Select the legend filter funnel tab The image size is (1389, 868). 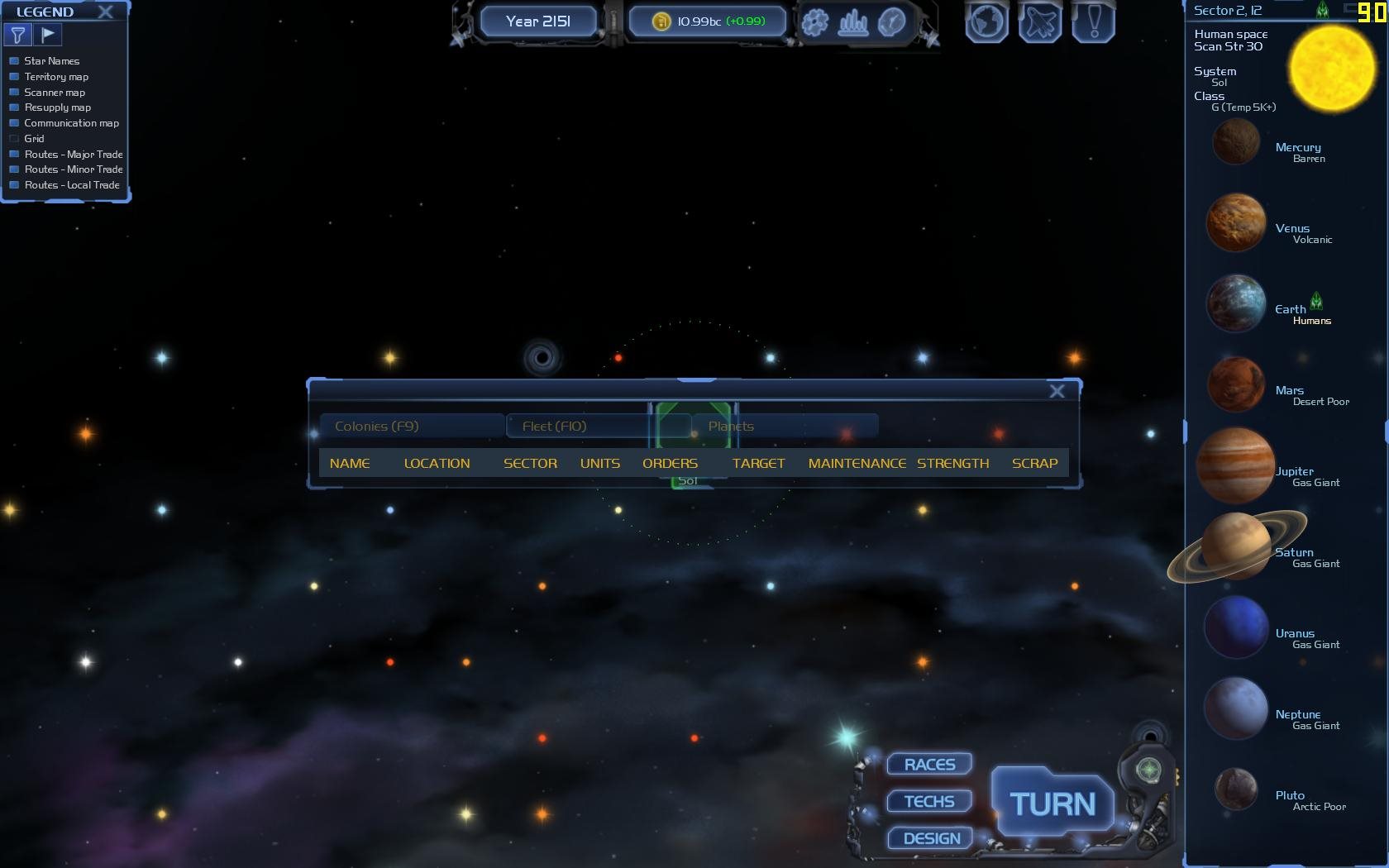click(17, 35)
